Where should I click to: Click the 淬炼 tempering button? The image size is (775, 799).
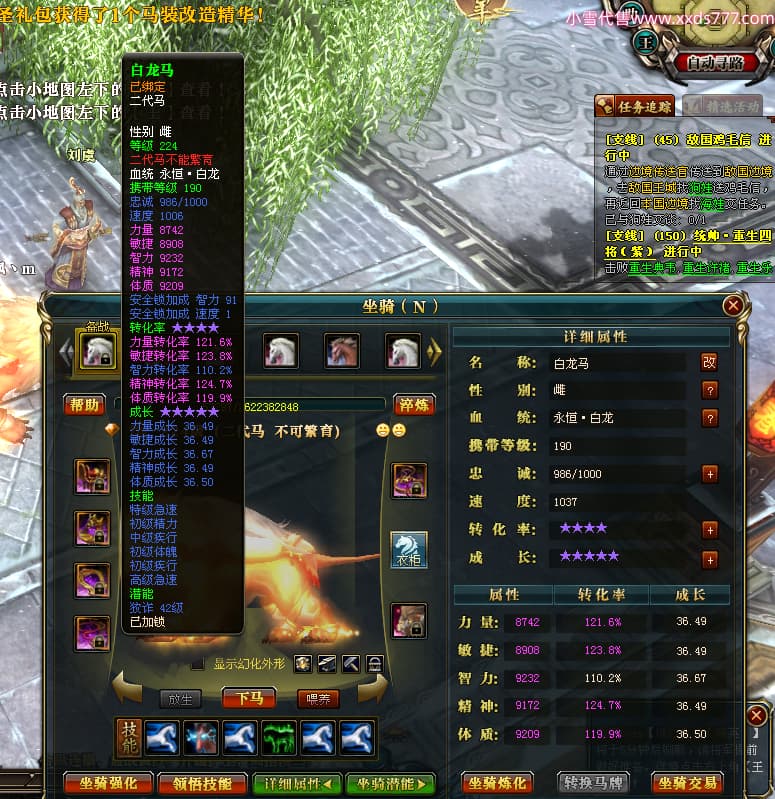[x=412, y=404]
